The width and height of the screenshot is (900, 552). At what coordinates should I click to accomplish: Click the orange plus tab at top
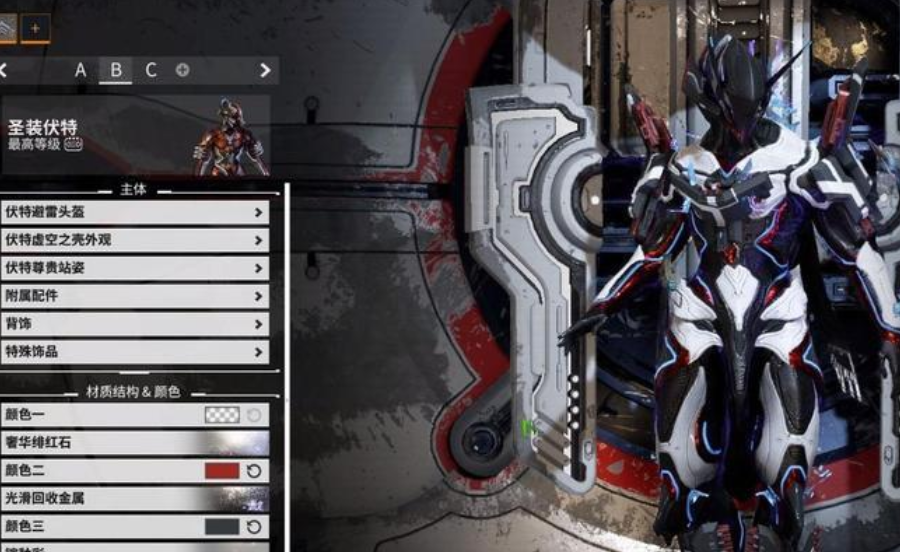(x=35, y=28)
